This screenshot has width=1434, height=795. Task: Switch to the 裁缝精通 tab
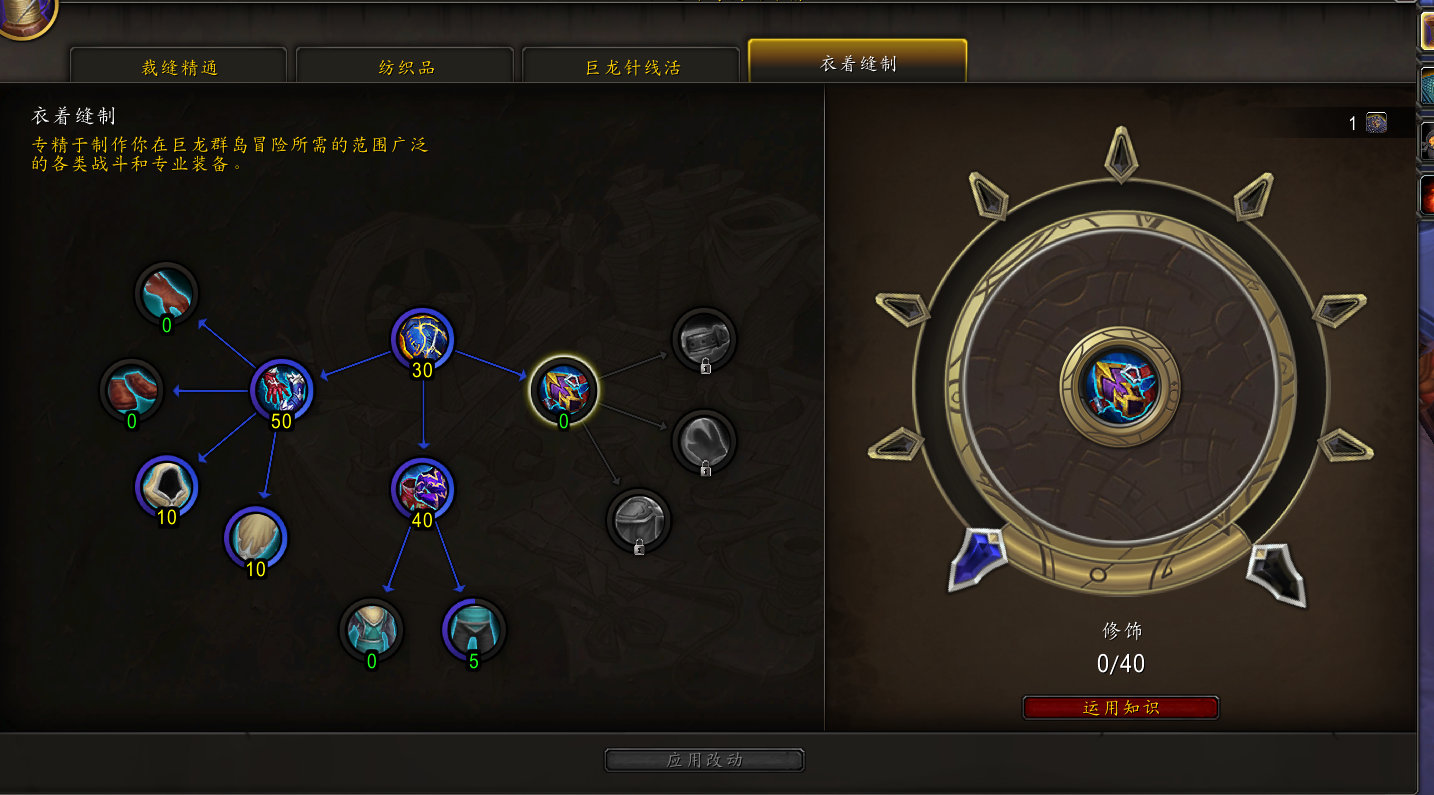click(x=179, y=68)
